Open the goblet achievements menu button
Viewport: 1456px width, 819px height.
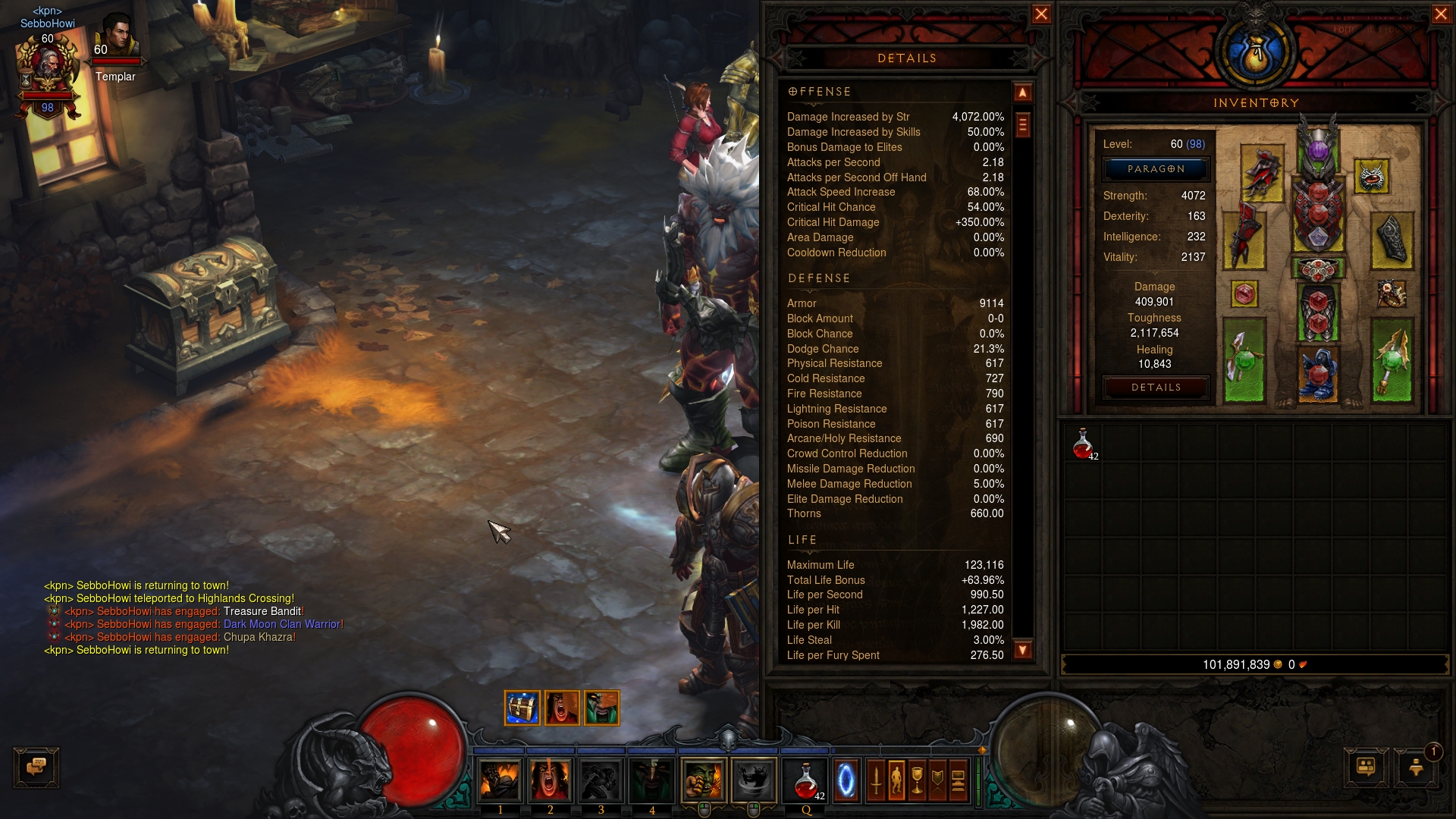tap(917, 780)
